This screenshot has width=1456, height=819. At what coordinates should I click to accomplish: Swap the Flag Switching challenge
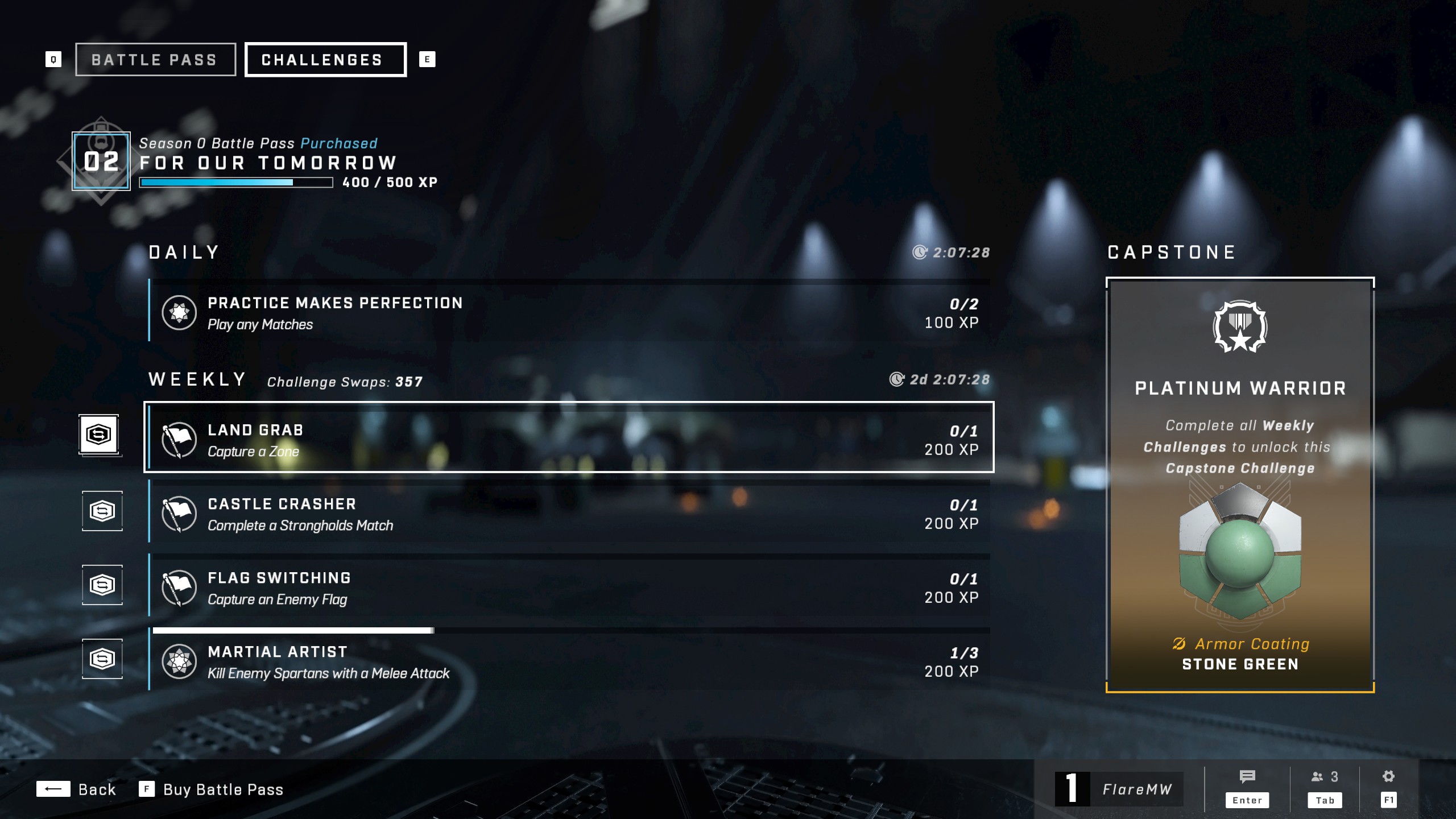click(x=102, y=585)
